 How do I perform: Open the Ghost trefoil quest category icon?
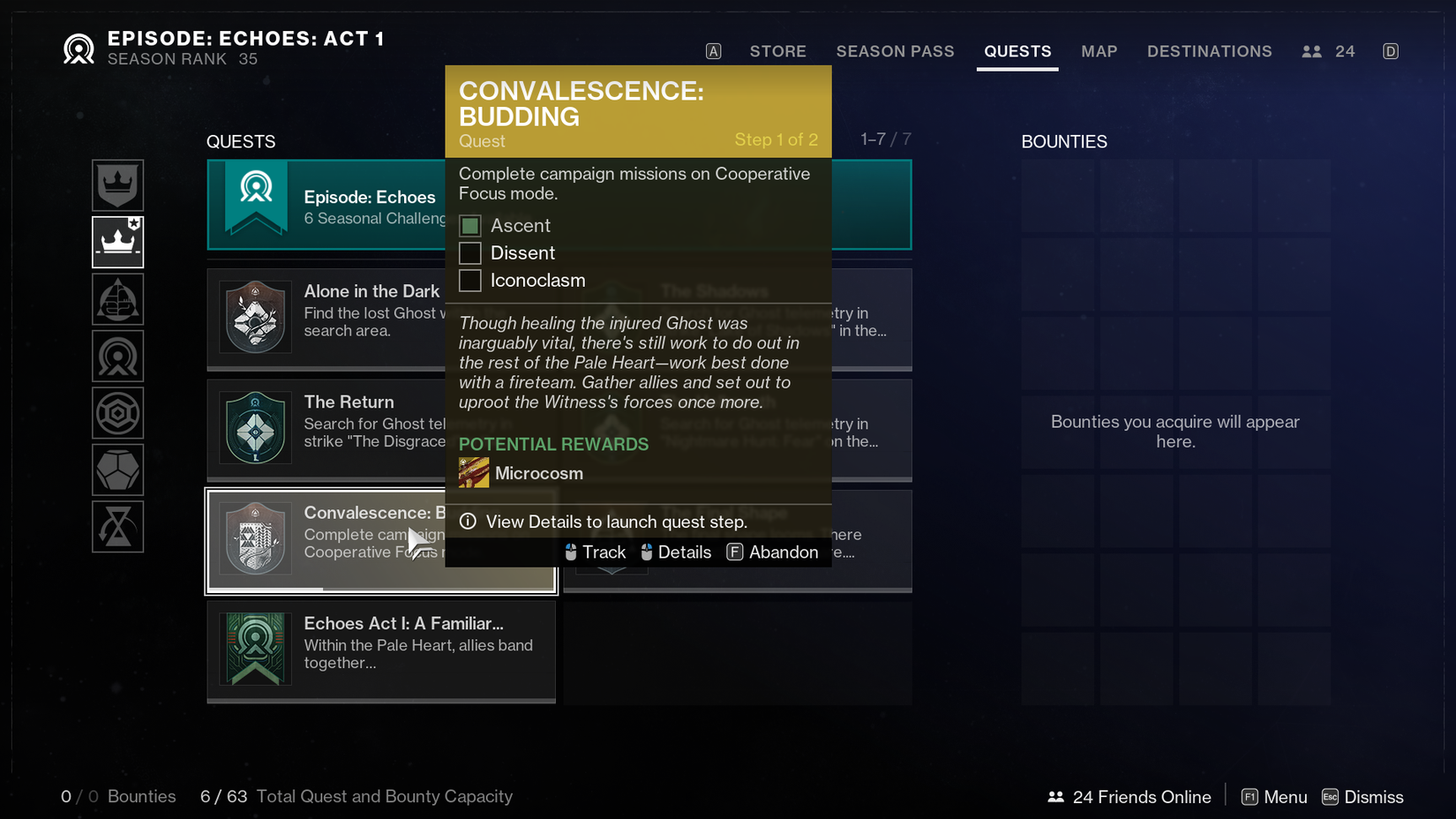(117, 298)
